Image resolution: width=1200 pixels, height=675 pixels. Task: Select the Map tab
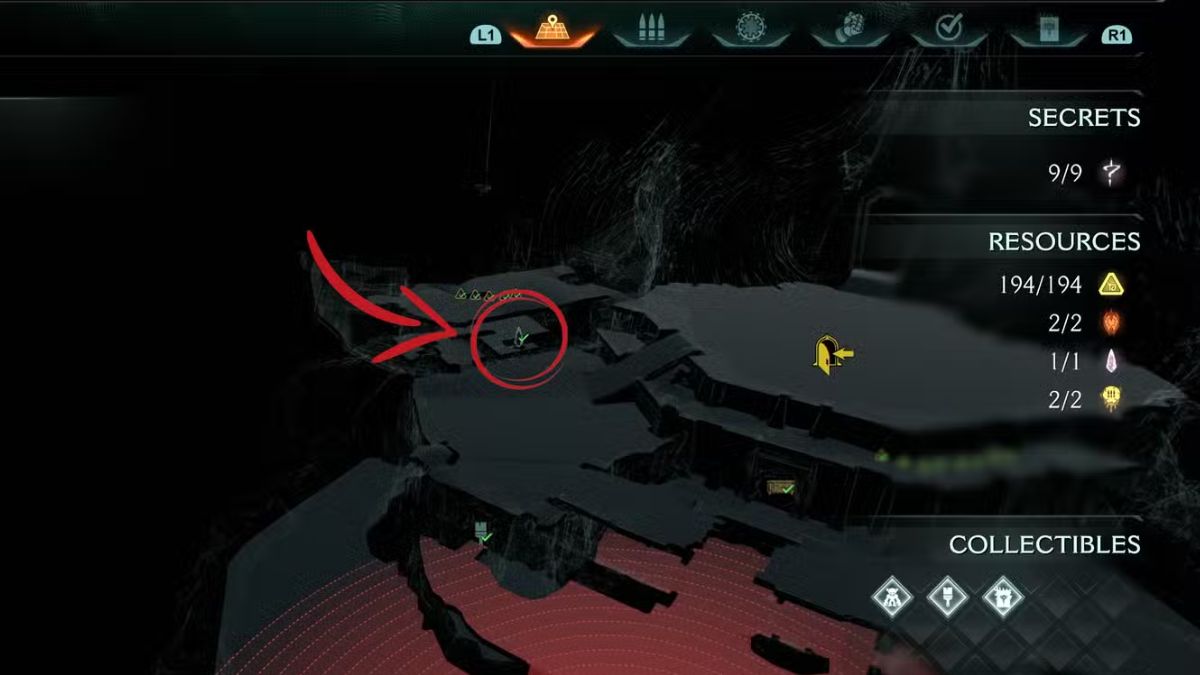(x=553, y=30)
